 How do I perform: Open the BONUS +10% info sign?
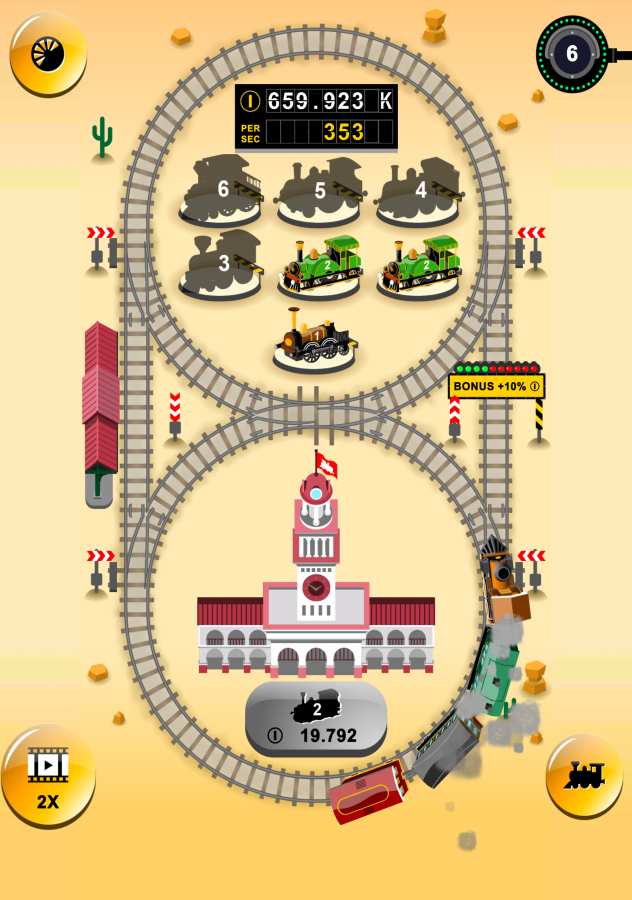point(496,386)
